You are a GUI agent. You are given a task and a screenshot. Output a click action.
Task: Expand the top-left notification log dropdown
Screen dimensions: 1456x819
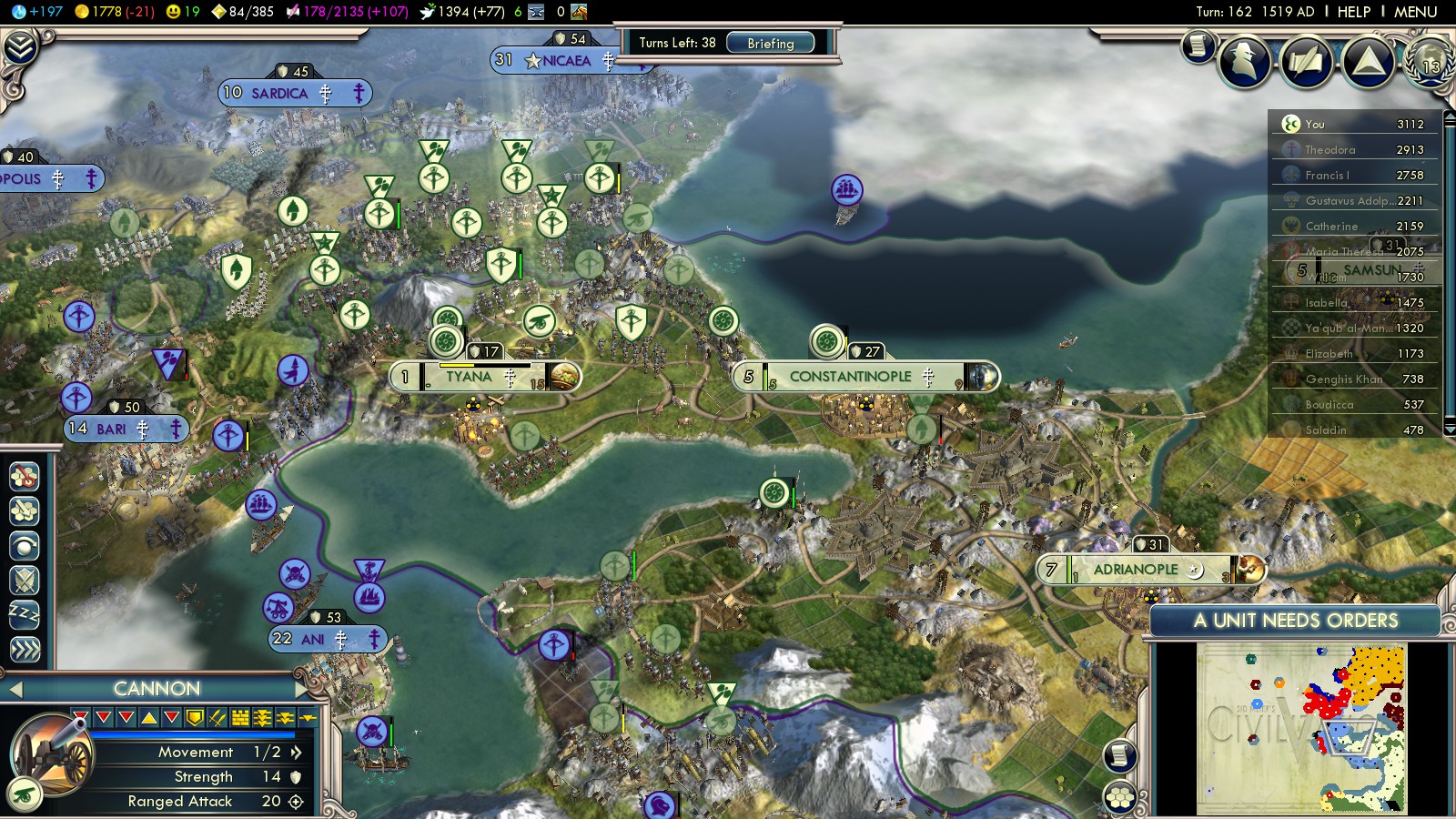click(20, 47)
